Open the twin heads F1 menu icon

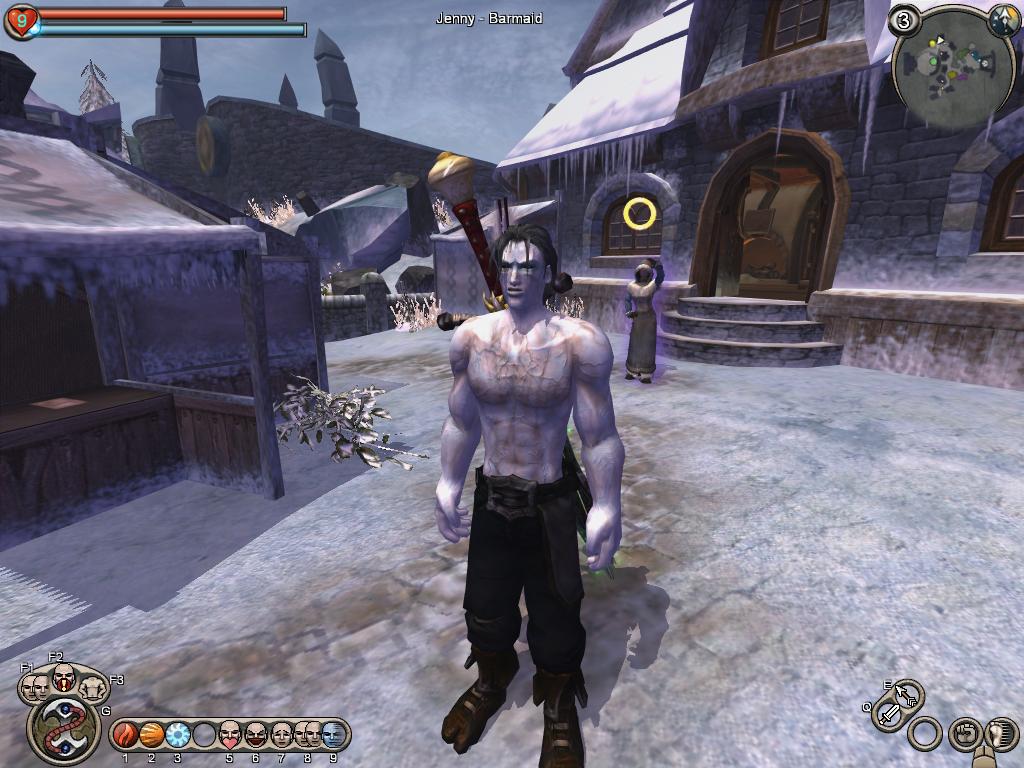tap(34, 686)
